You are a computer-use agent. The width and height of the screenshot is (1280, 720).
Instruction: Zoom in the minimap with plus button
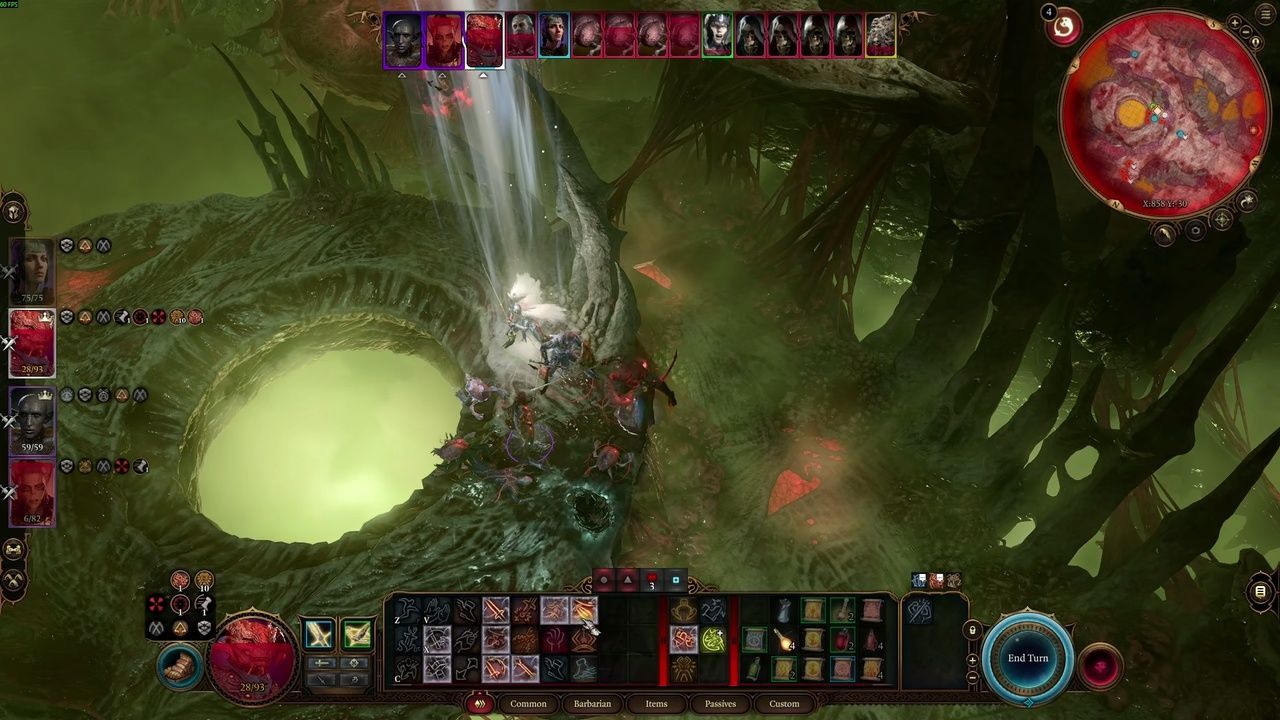[x=1236, y=22]
